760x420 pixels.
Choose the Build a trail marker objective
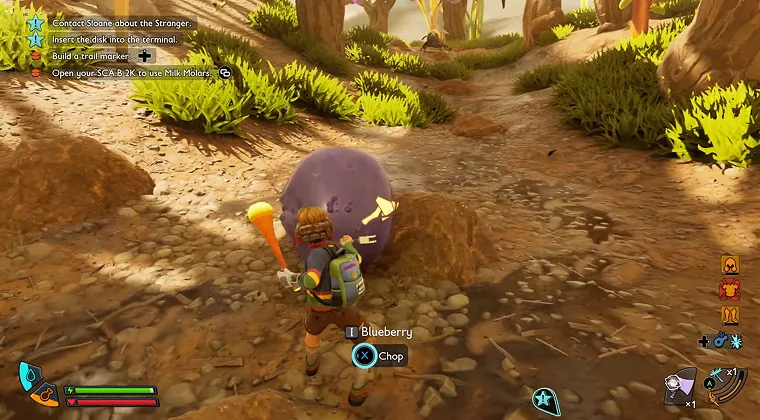pyautogui.click(x=90, y=56)
